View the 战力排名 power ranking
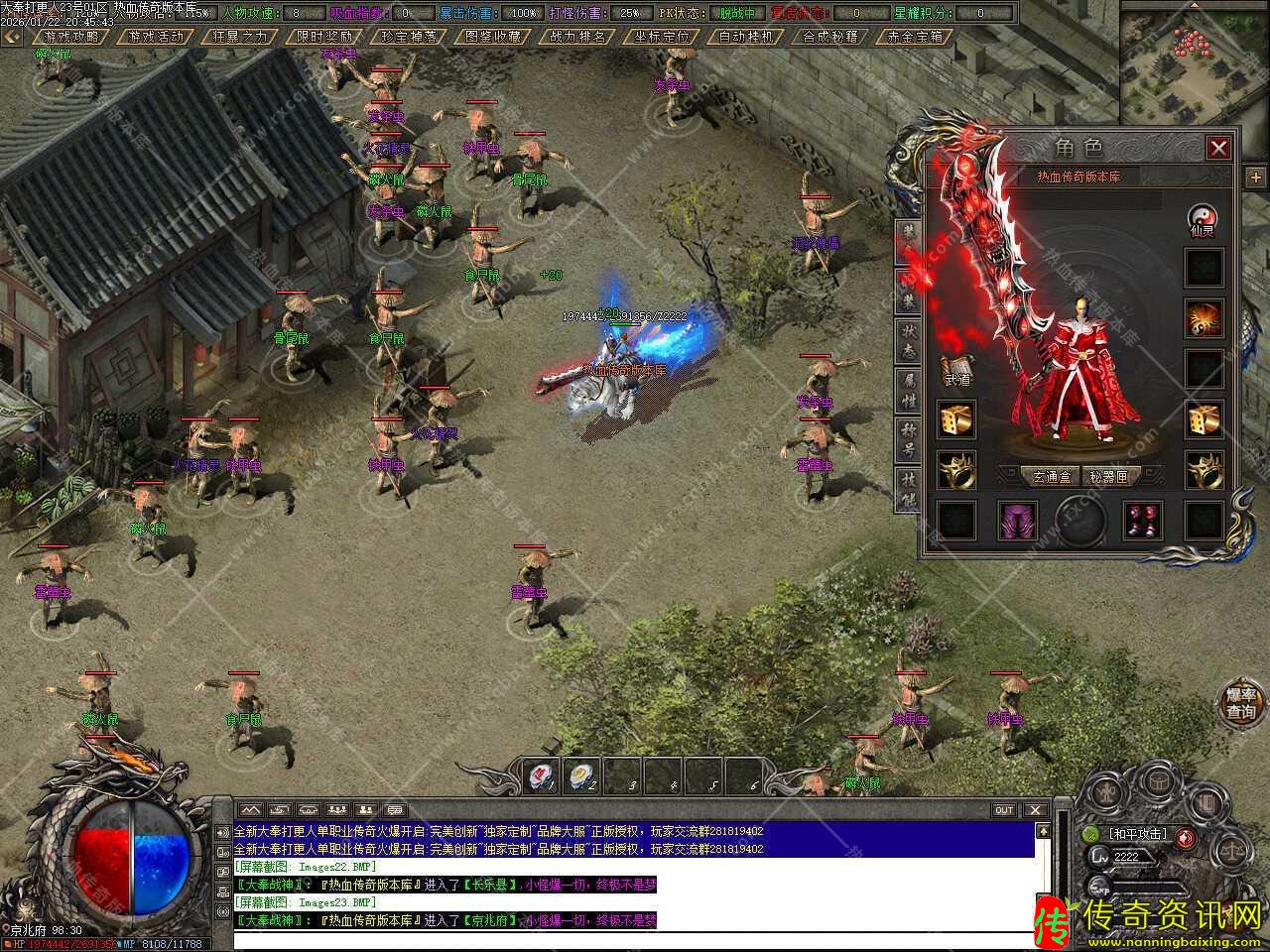 click(577, 37)
